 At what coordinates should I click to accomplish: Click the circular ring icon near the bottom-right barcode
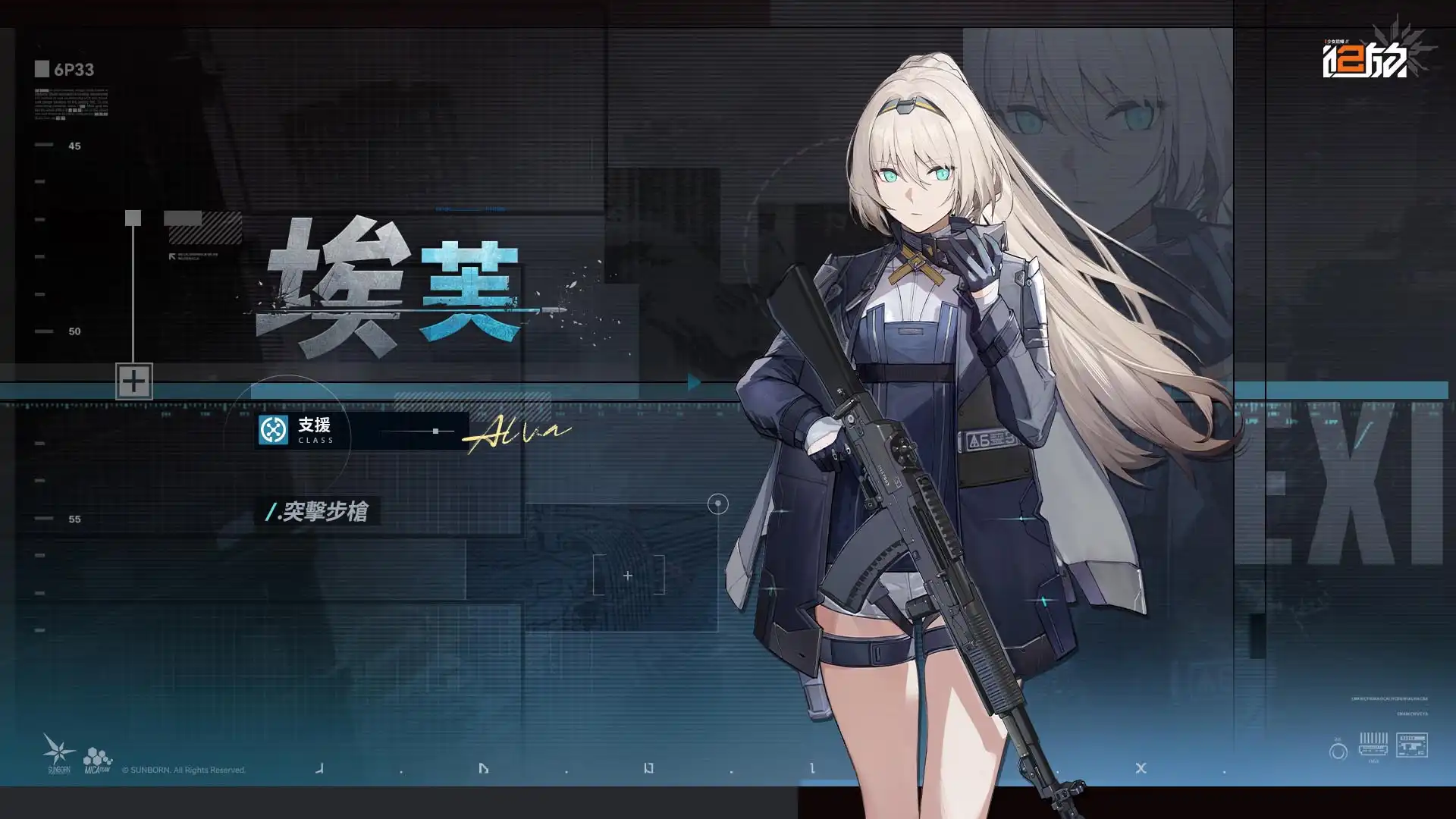point(1338,751)
